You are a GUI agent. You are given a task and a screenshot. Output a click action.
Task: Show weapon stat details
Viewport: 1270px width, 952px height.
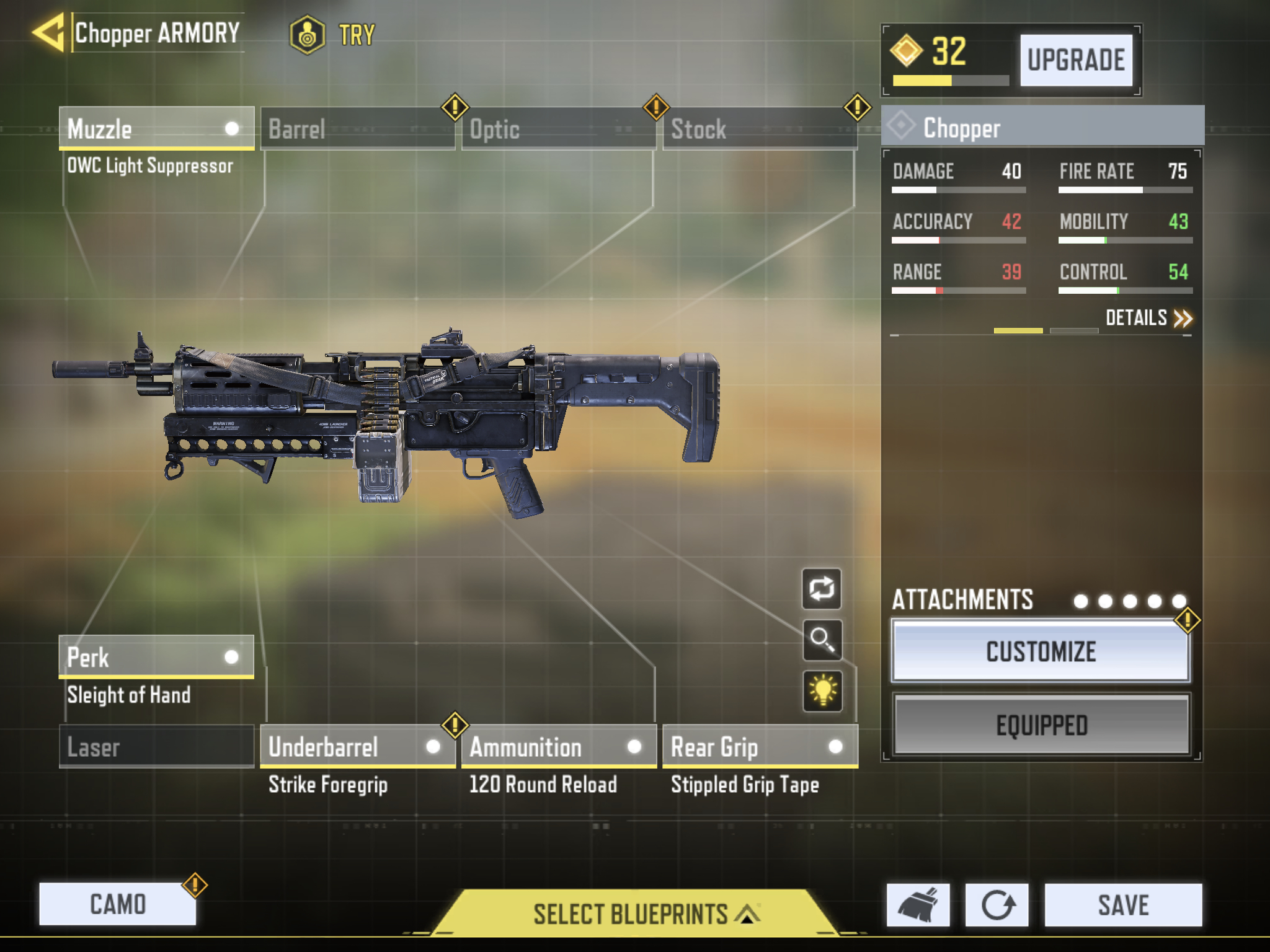click(x=1148, y=318)
